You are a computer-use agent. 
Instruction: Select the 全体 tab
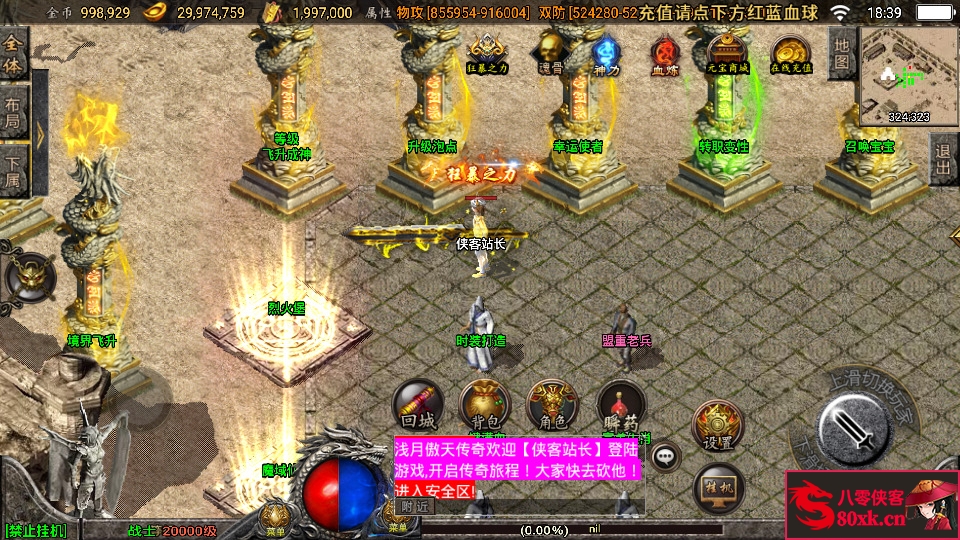[14, 54]
